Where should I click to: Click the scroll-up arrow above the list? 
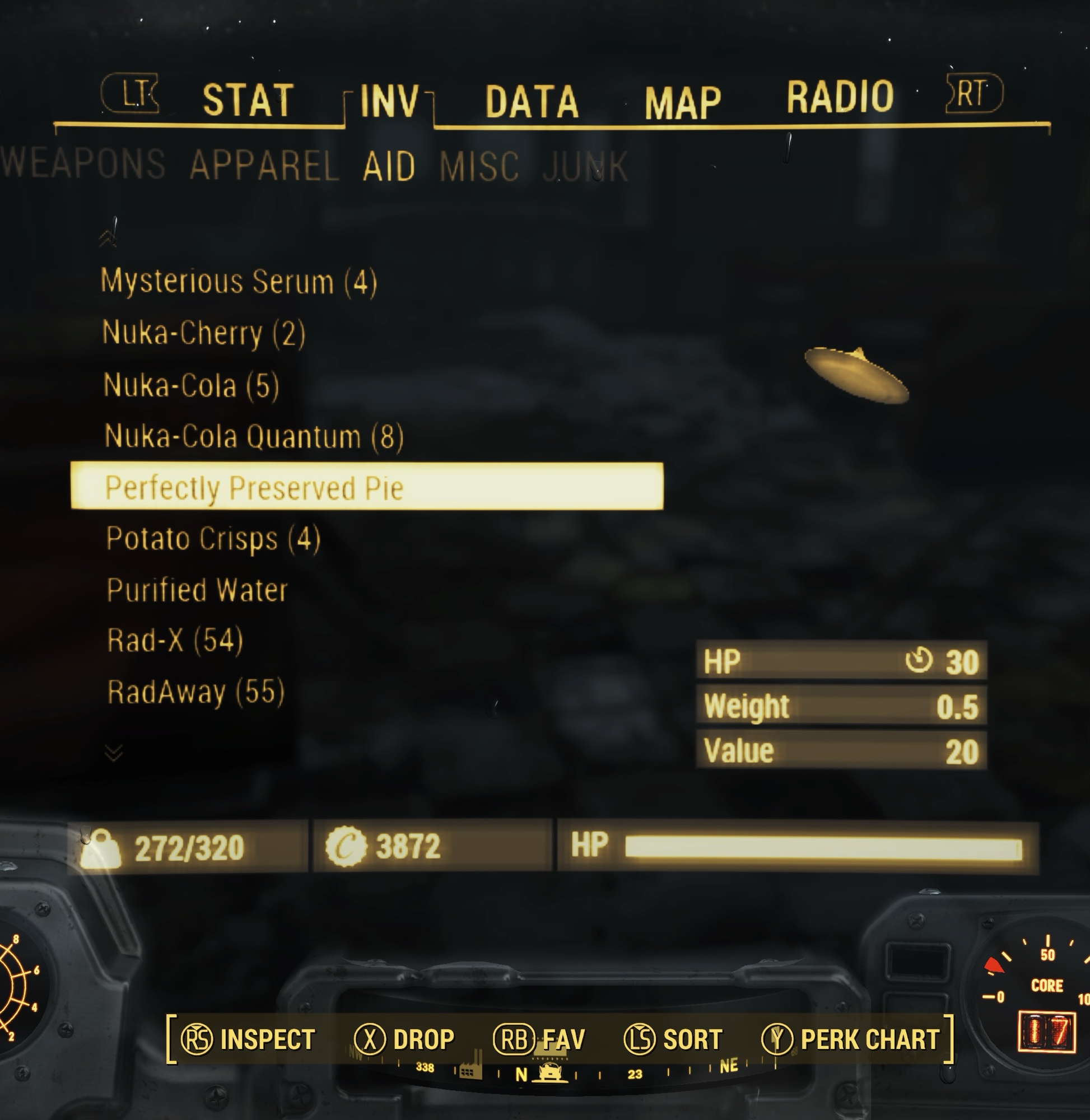click(108, 237)
